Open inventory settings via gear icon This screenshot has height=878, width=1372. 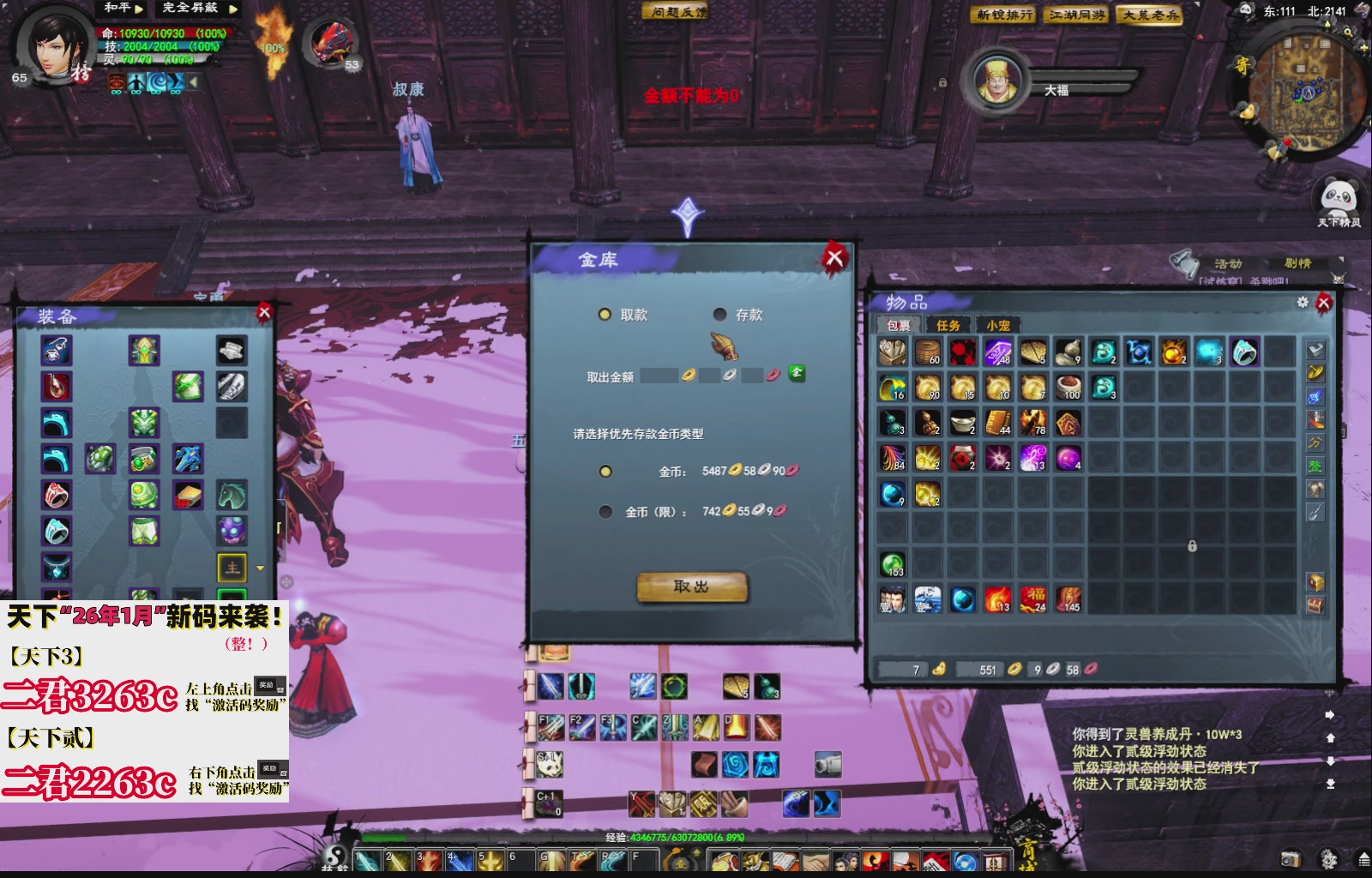point(1303,302)
